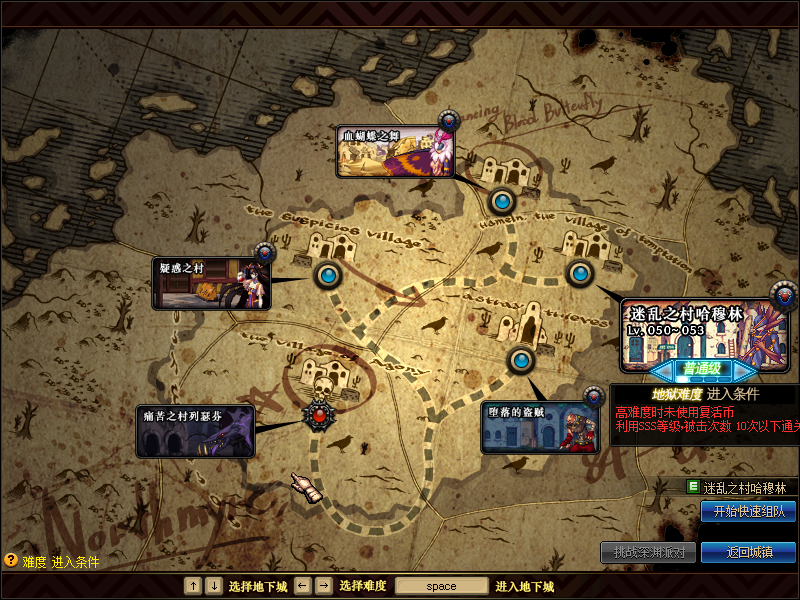Return to town via 返回城镇
Viewport: 800px width, 600px height.
748,552
